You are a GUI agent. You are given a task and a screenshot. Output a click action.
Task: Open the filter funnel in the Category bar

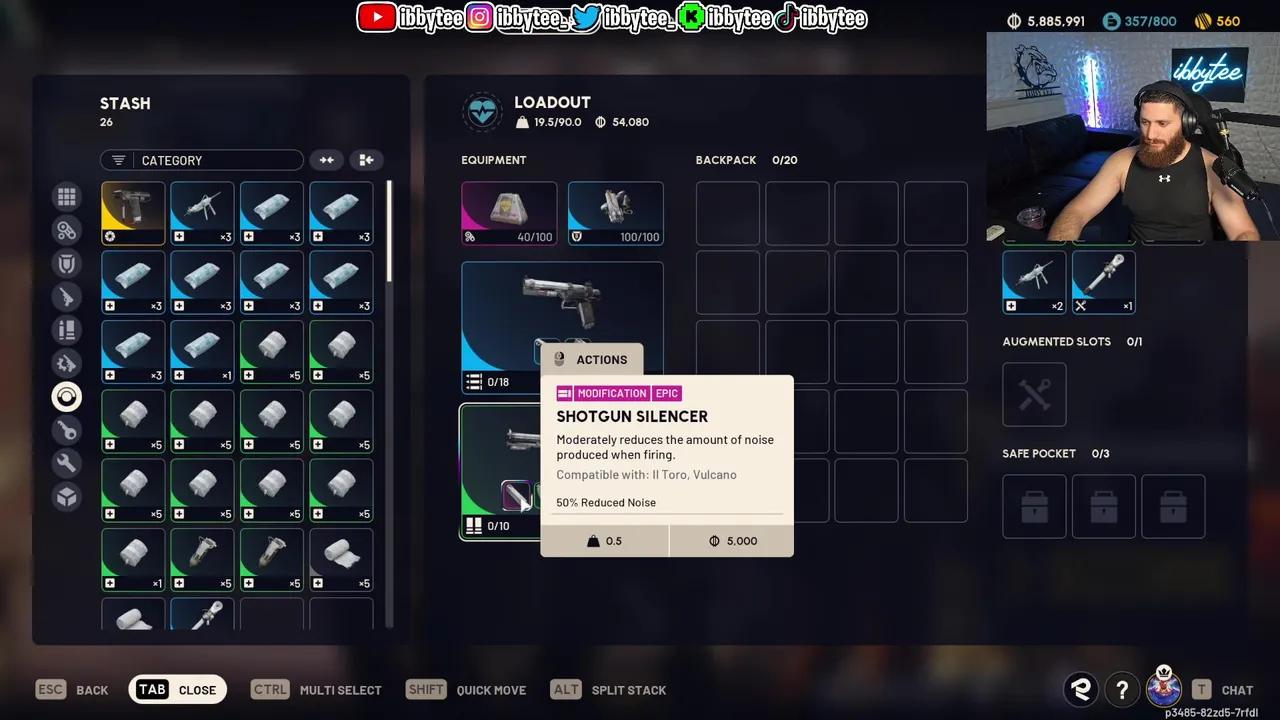[118, 159]
